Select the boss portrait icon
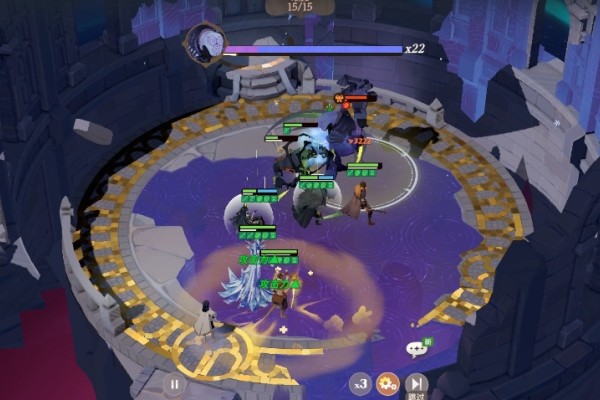The height and width of the screenshot is (400, 600). (x=203, y=44)
